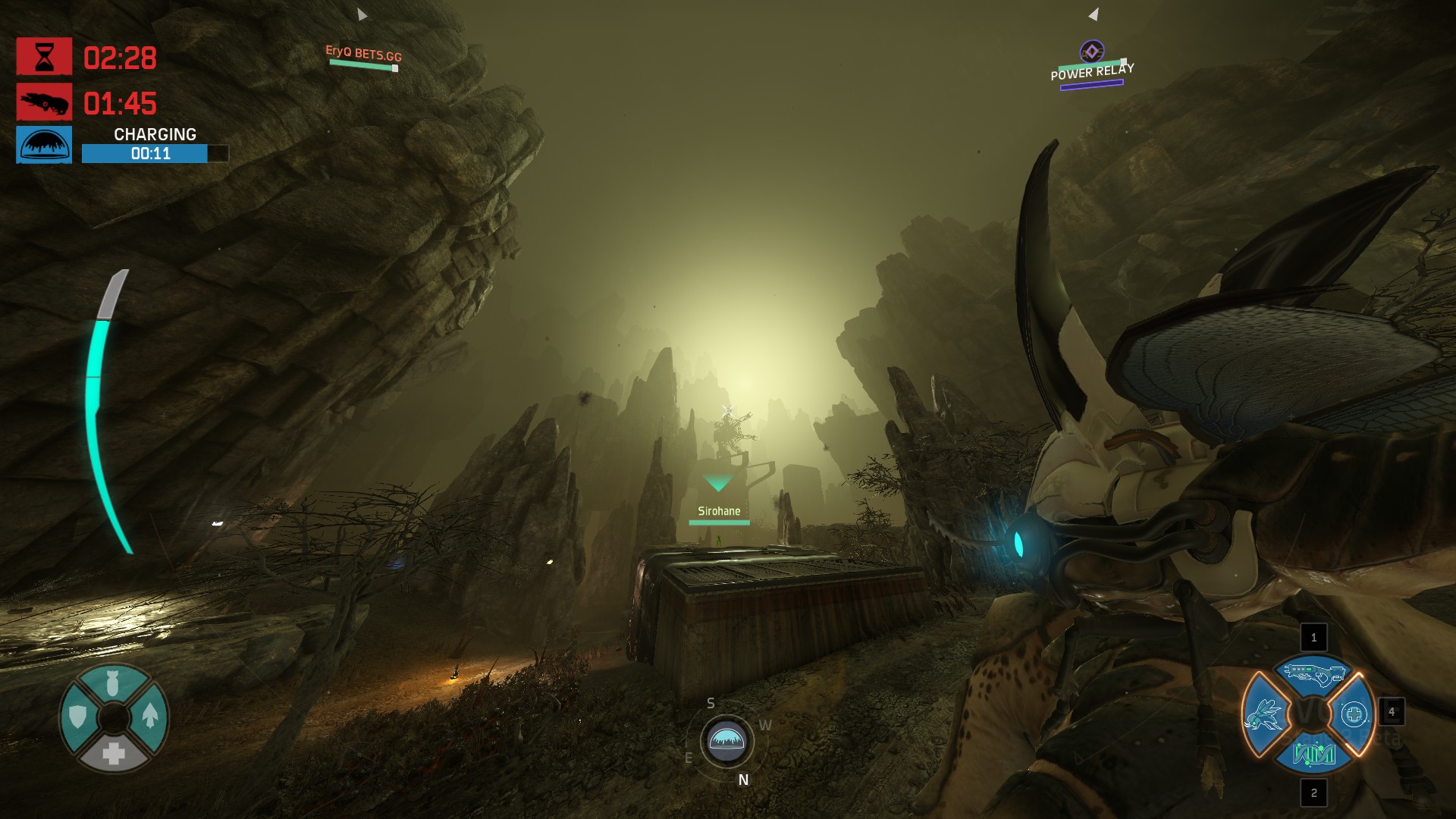The width and height of the screenshot is (1456, 819).
Task: Select teammate Sirohane's name marker
Action: tap(719, 511)
